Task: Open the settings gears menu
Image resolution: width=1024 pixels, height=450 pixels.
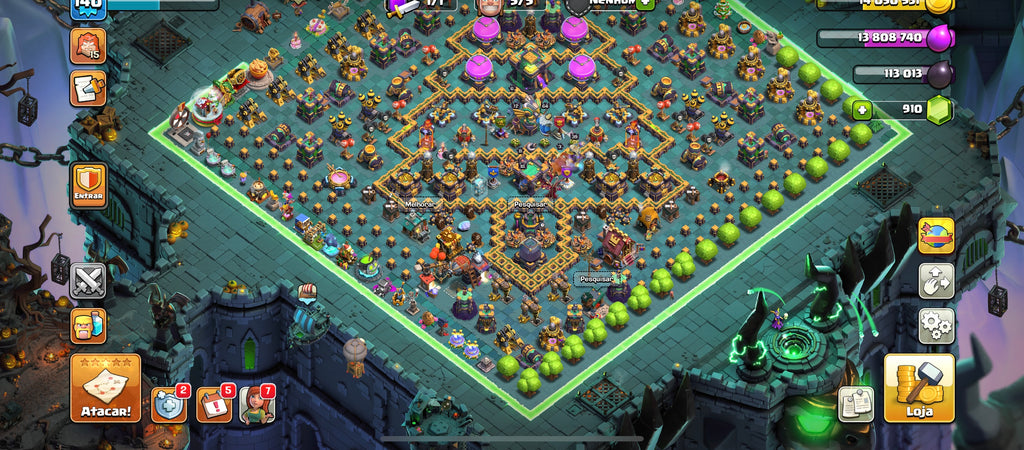Action: click(x=936, y=326)
